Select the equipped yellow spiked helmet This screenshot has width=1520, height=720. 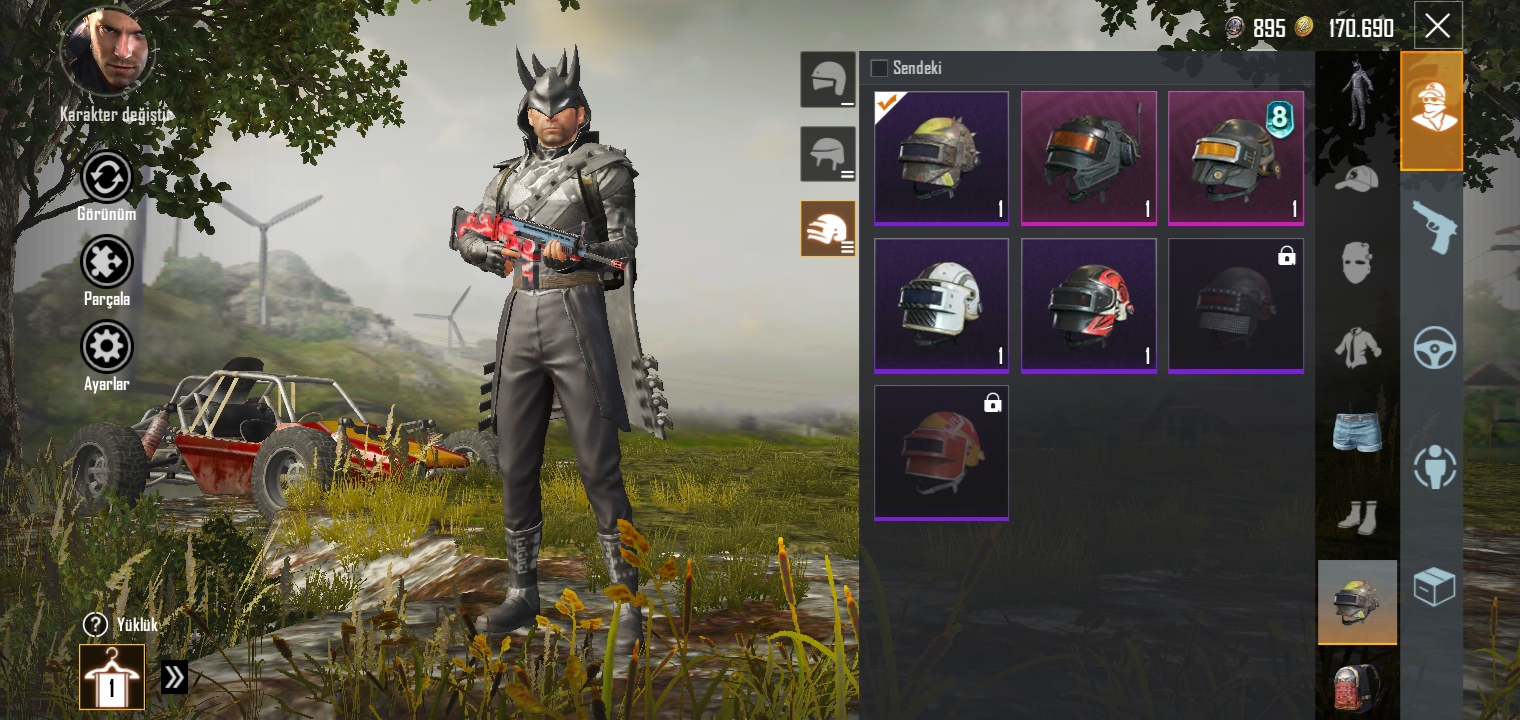(x=941, y=157)
